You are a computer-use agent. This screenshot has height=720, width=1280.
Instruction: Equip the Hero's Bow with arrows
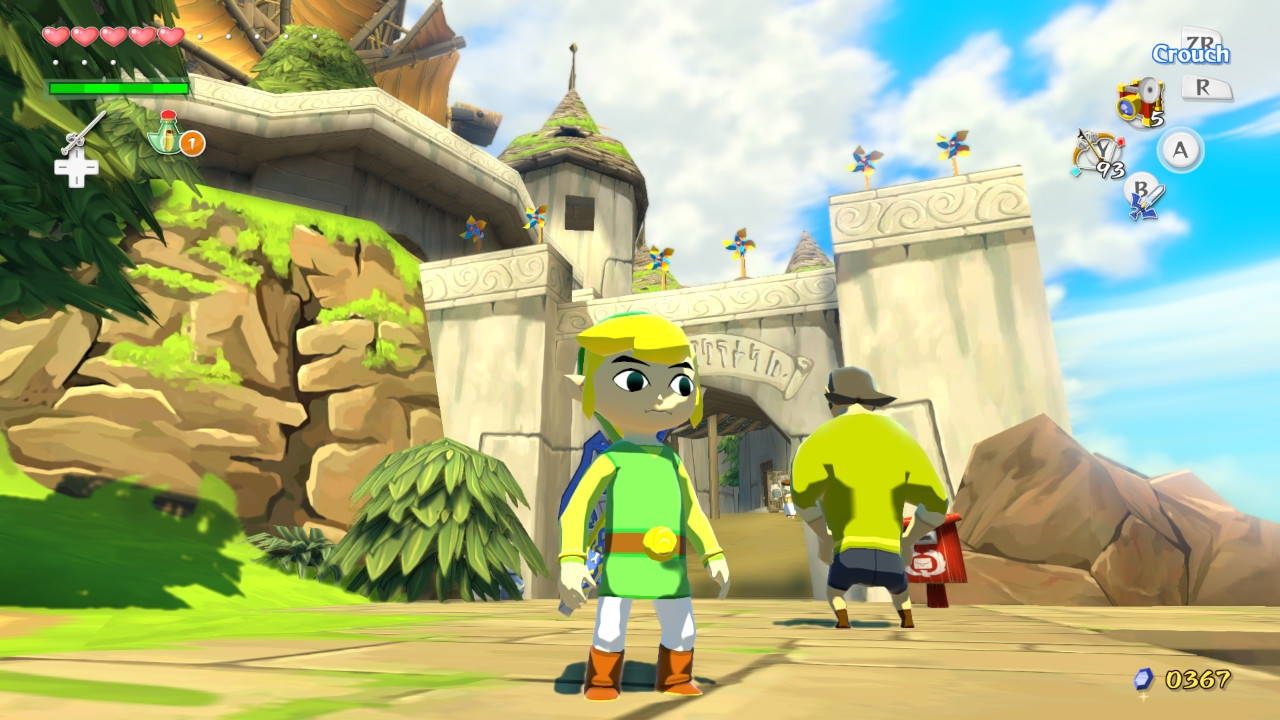(x=1092, y=152)
